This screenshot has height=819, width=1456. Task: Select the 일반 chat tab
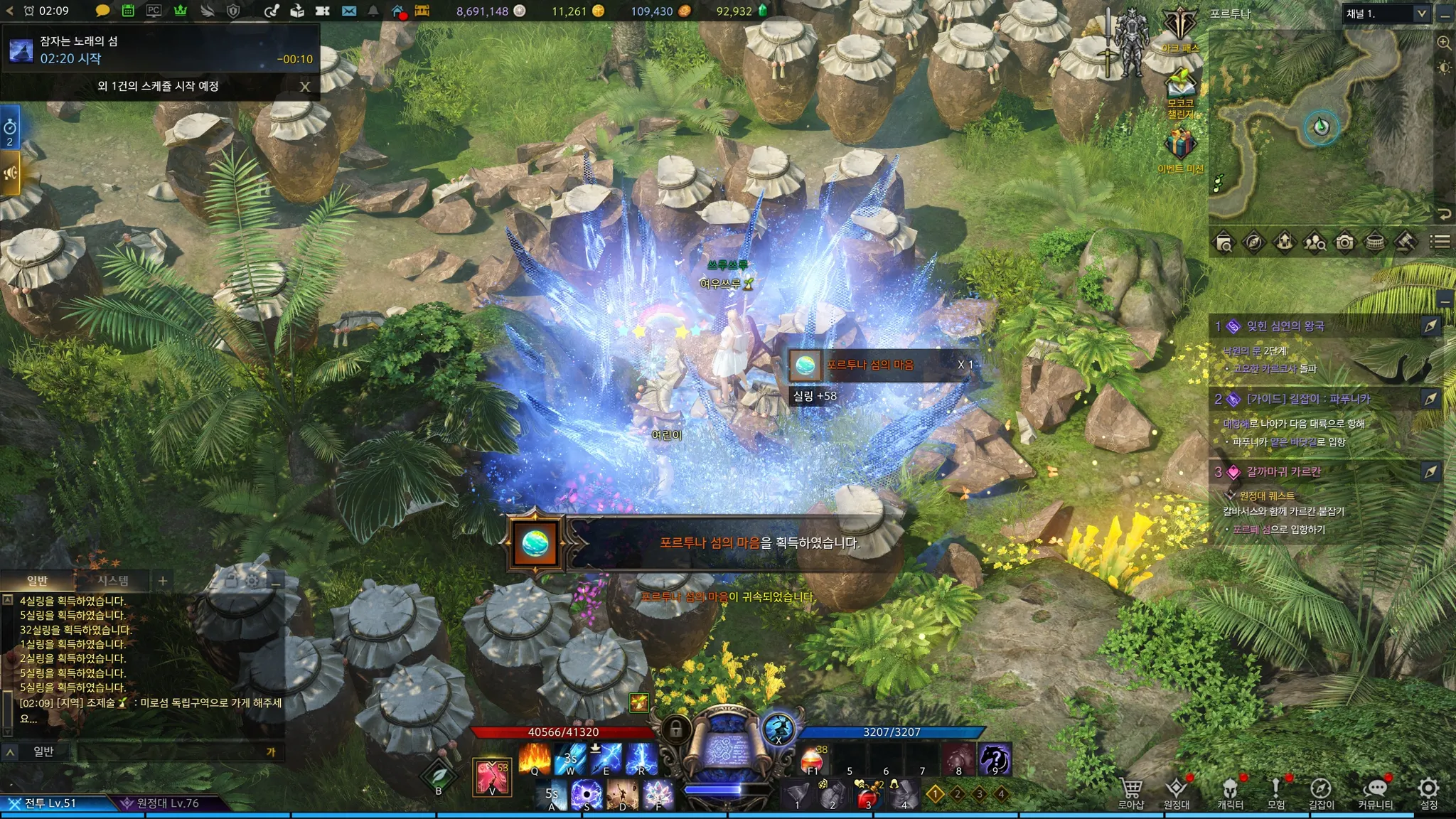(37, 581)
